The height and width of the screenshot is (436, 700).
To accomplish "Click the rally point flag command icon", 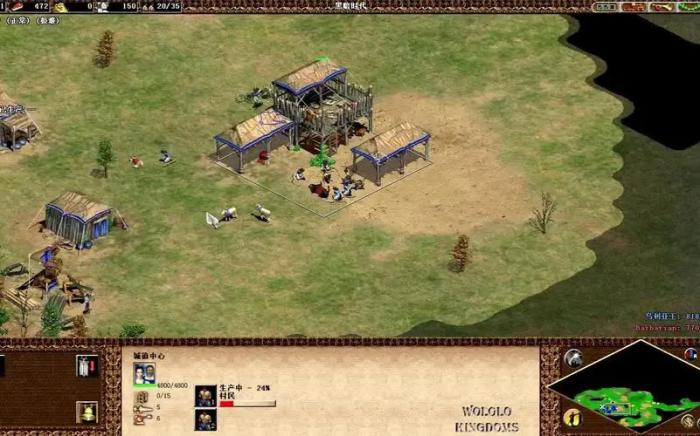I will (87, 366).
